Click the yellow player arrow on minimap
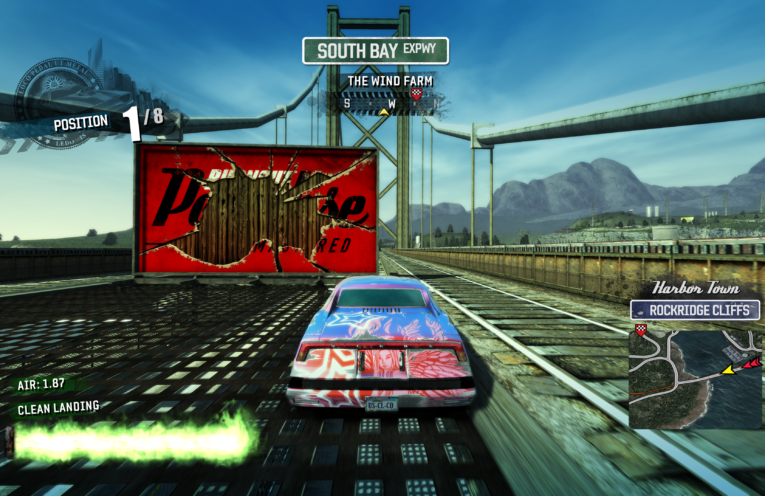765x496 pixels. pos(728,369)
